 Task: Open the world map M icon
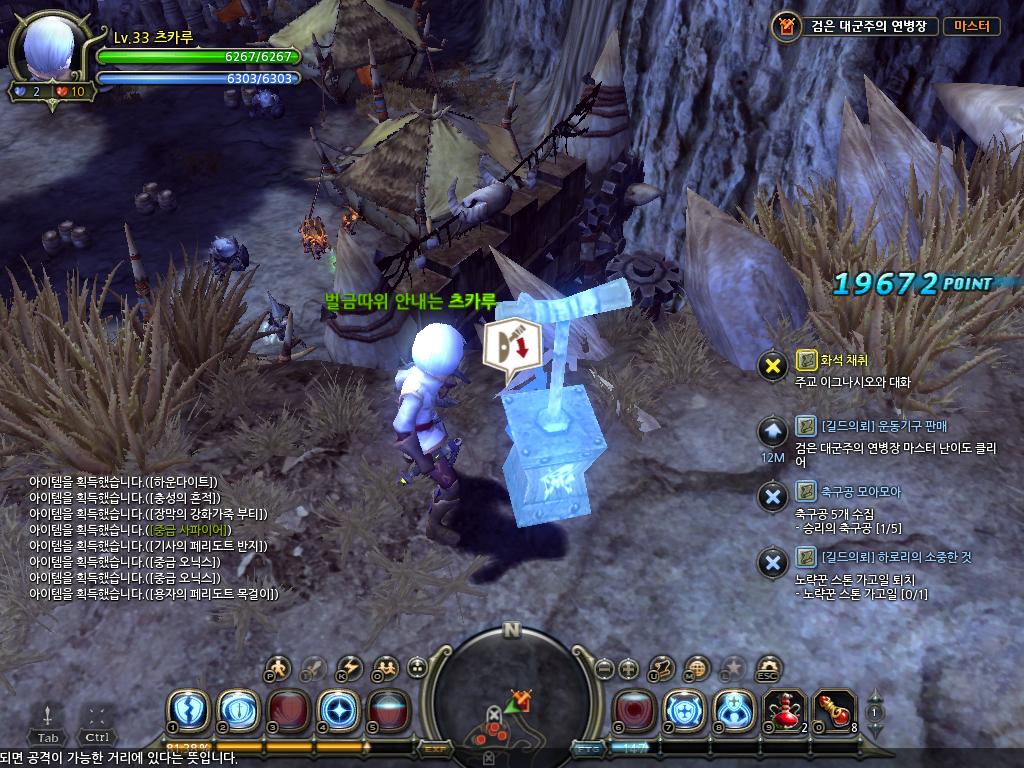(698, 667)
